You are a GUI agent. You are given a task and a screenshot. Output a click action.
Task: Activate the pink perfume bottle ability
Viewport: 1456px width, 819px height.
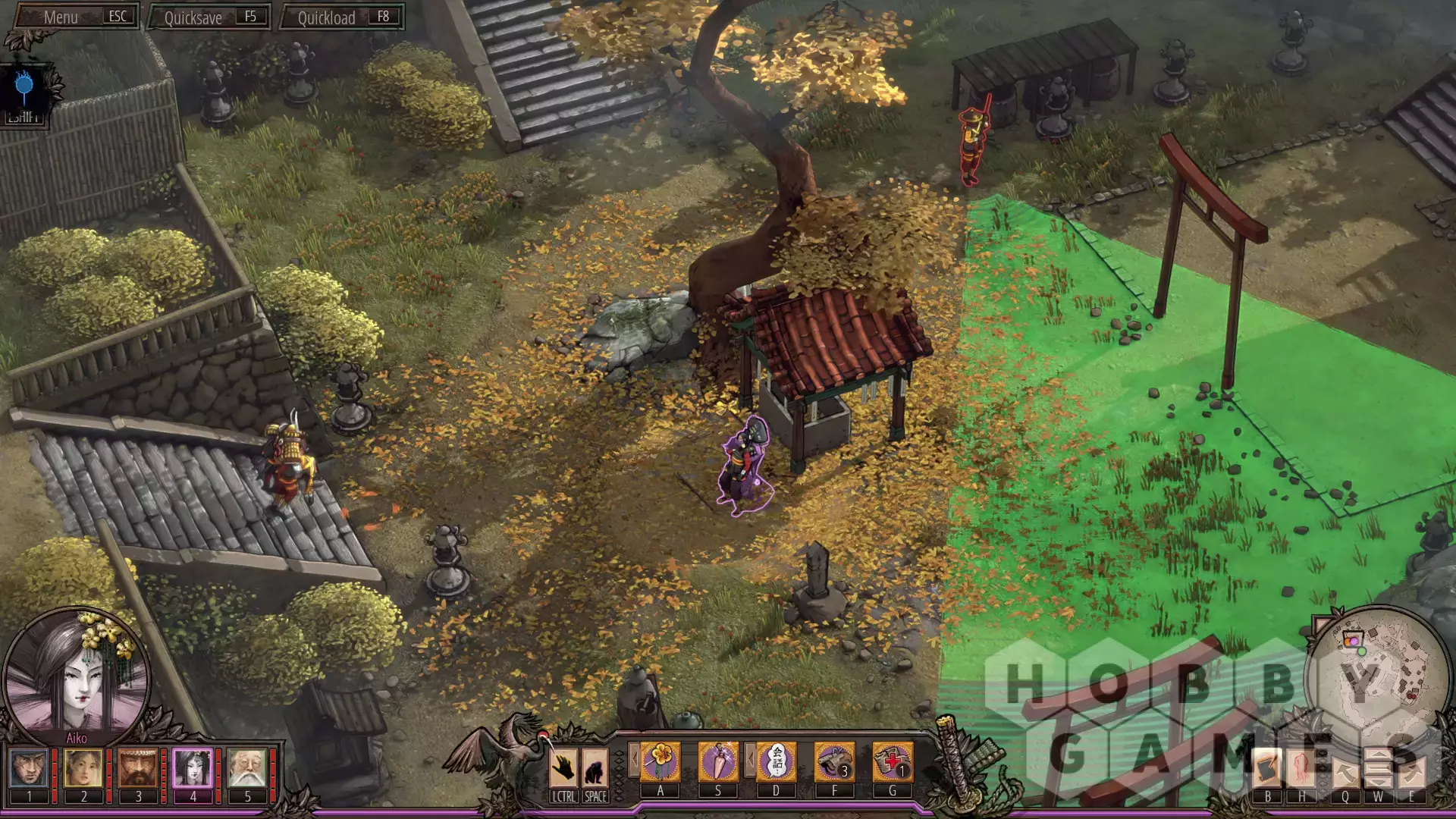pyautogui.click(x=717, y=761)
